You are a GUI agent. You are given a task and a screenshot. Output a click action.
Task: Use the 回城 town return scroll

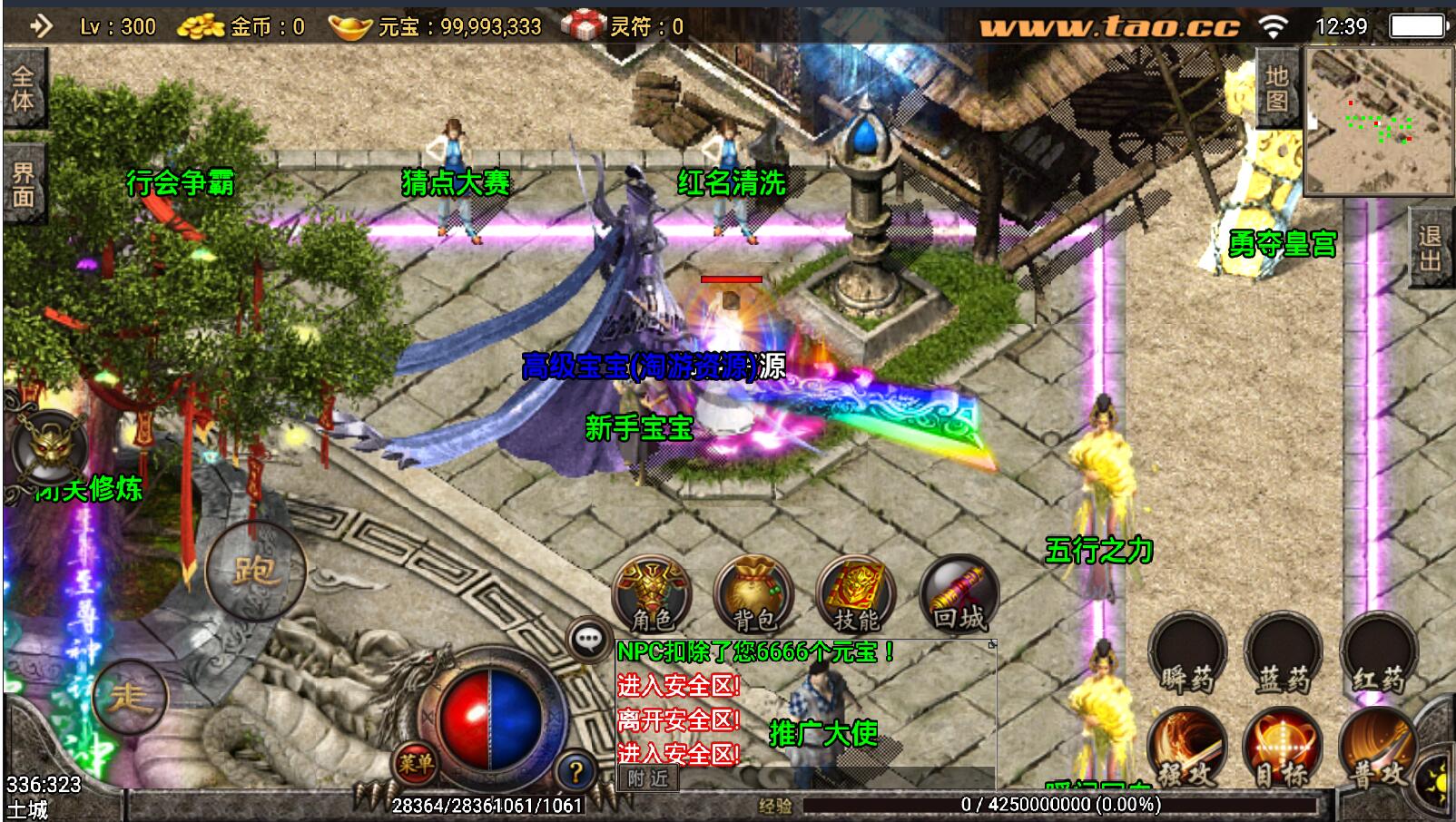(x=959, y=594)
